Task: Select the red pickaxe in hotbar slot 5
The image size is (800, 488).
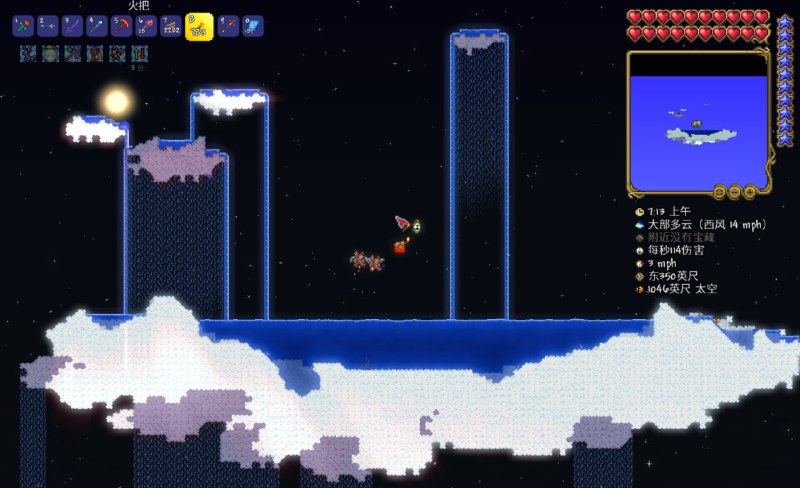Action: (x=122, y=26)
